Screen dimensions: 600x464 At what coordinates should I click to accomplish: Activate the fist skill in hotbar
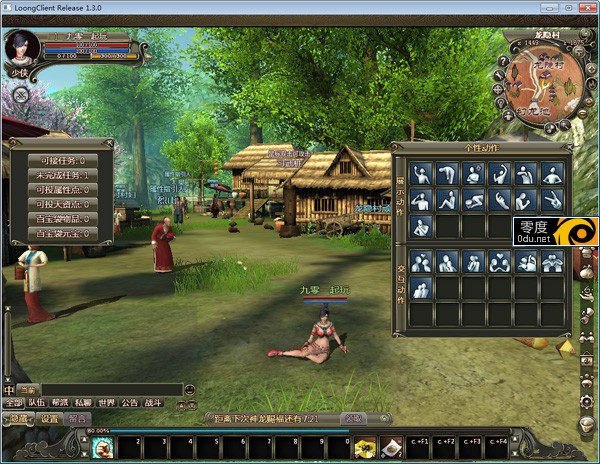102,448
